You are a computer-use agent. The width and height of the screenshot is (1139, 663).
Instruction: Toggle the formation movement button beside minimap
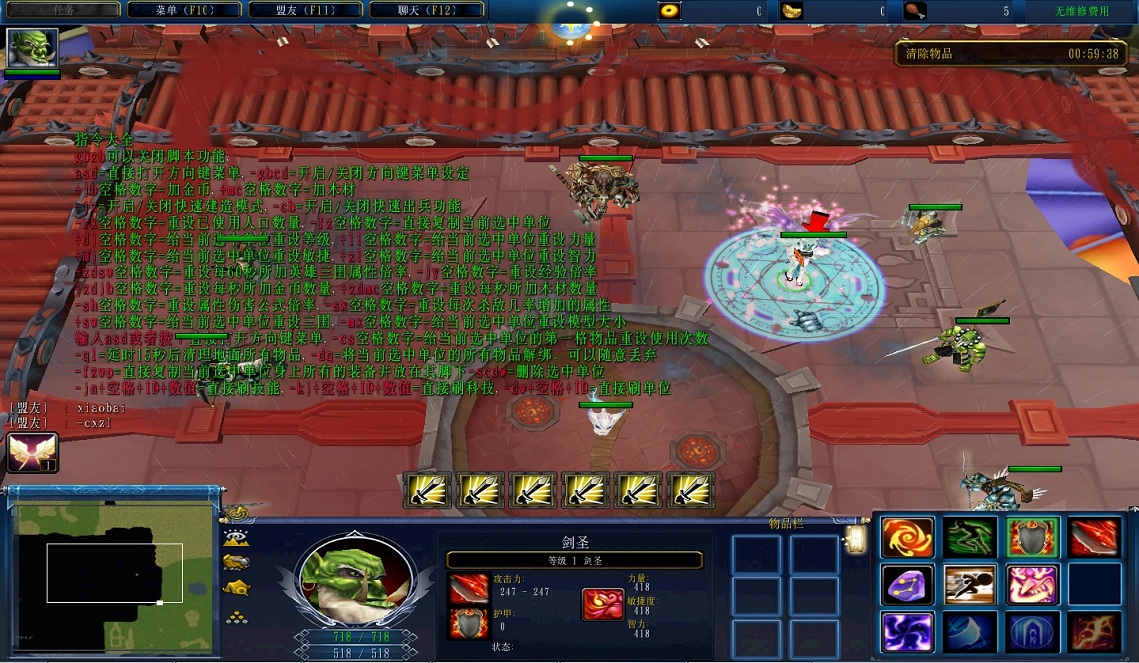[x=237, y=616]
